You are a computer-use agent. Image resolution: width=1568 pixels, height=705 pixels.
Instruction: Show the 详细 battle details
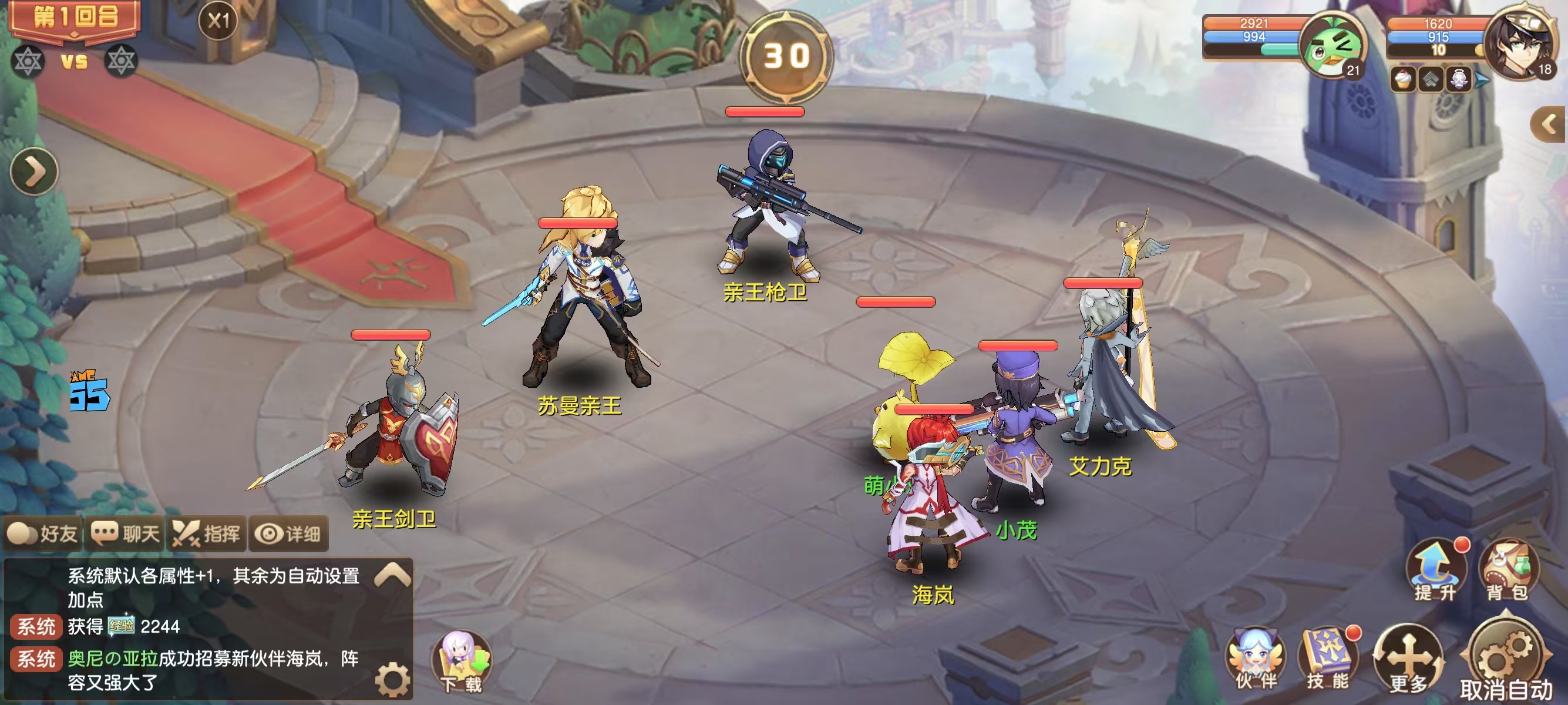point(288,534)
